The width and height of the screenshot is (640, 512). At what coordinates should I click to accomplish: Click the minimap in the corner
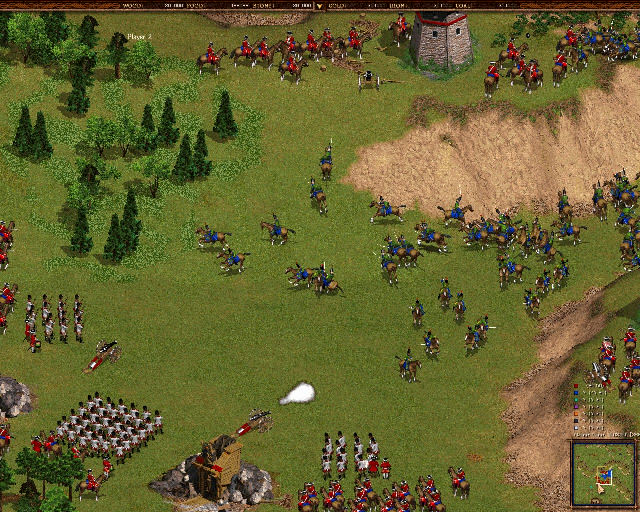click(603, 472)
